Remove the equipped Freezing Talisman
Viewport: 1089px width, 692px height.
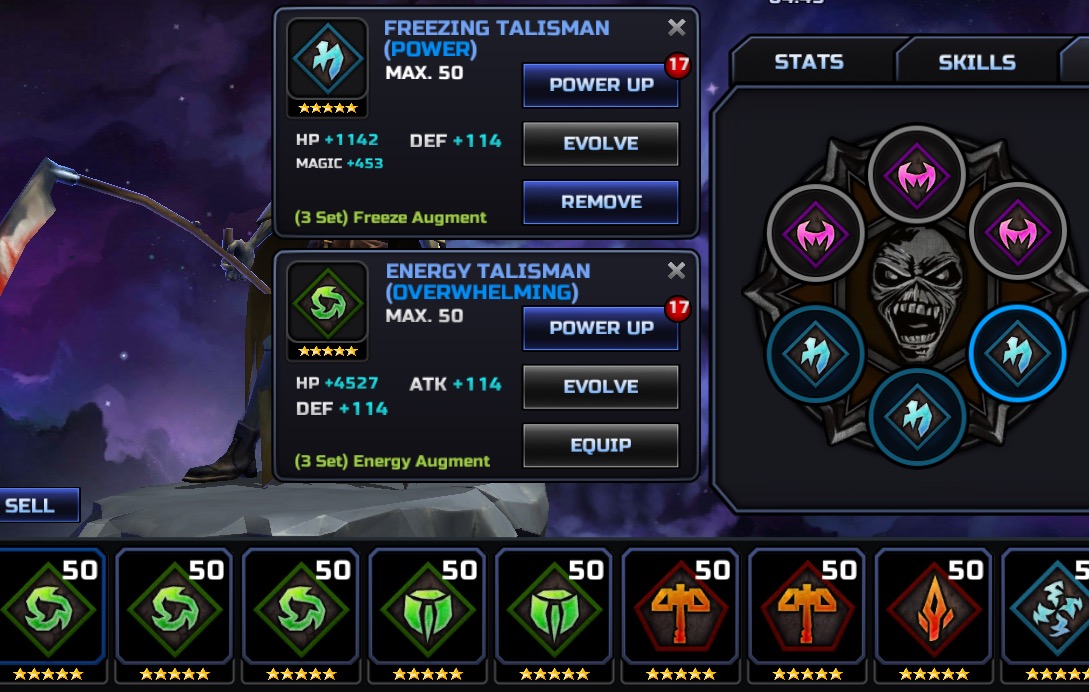tap(600, 202)
